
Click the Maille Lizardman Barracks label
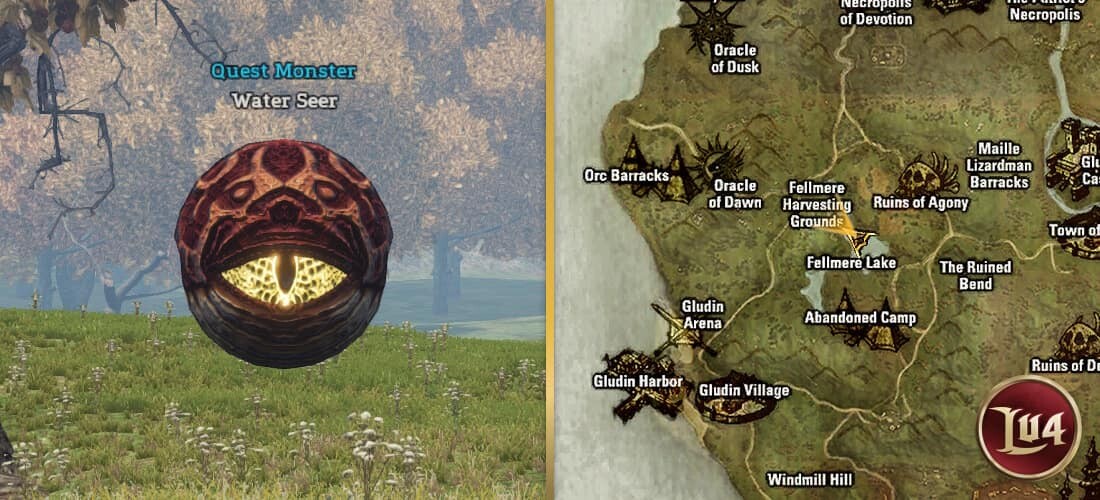(998, 166)
